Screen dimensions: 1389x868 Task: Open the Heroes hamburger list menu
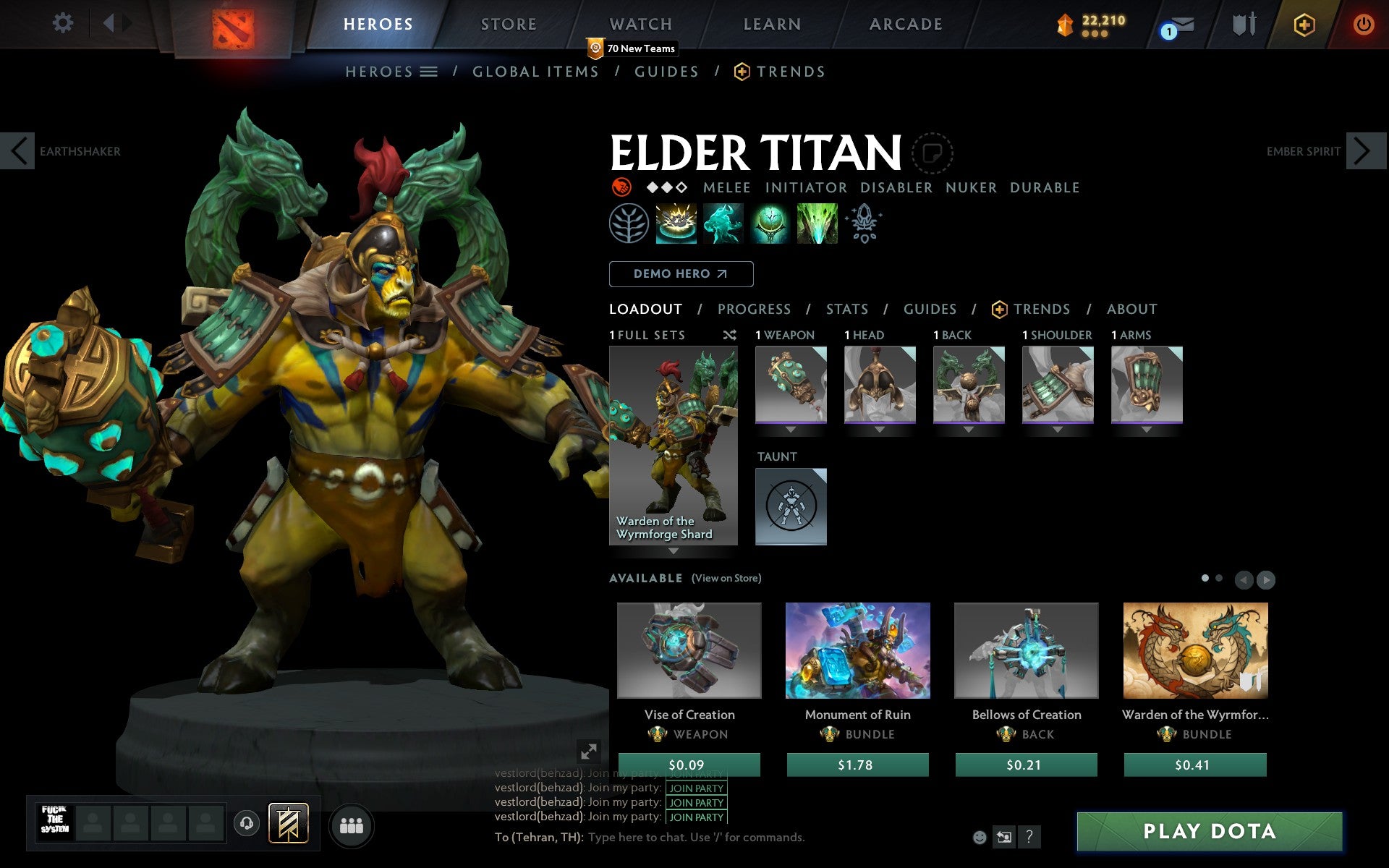(429, 72)
